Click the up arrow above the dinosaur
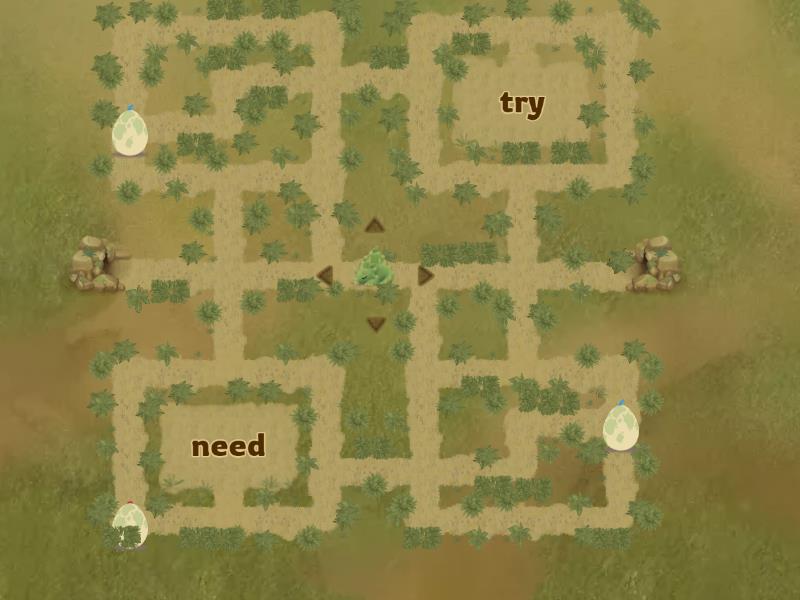The image size is (800, 600). click(x=375, y=225)
